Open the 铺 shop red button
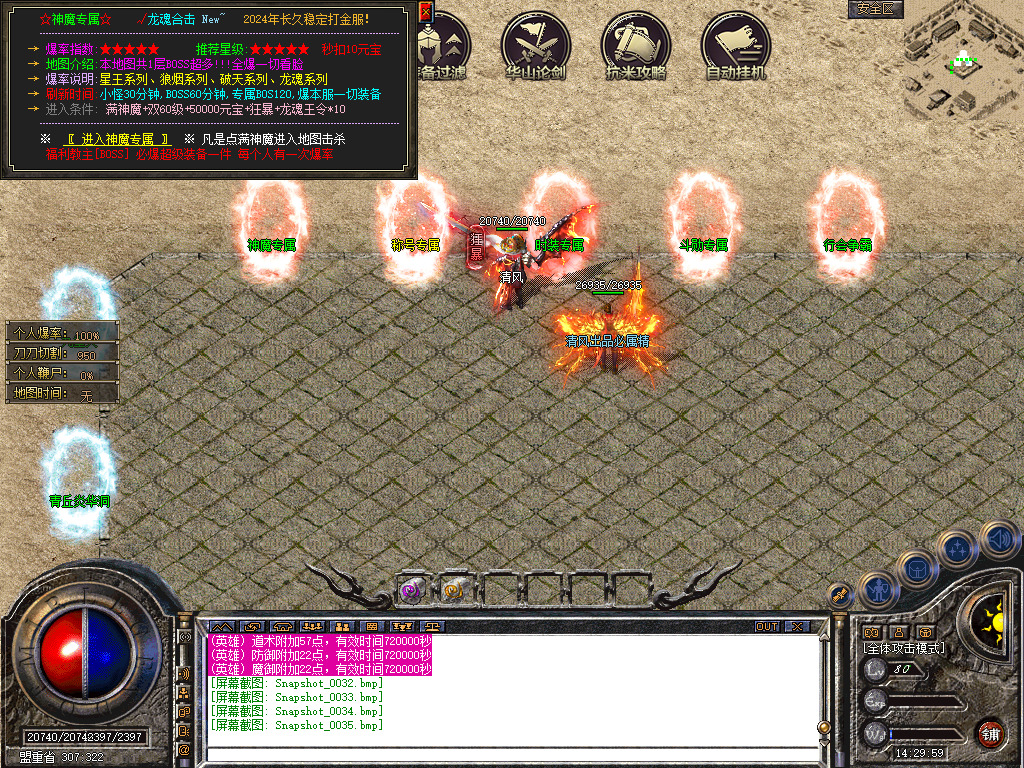This screenshot has width=1024, height=768. click(x=991, y=732)
